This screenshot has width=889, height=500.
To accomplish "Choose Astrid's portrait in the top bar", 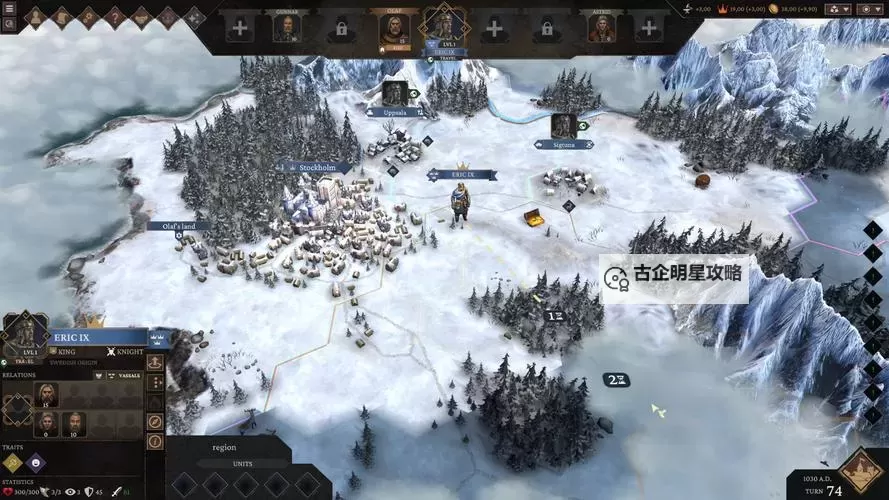I will [x=601, y=28].
